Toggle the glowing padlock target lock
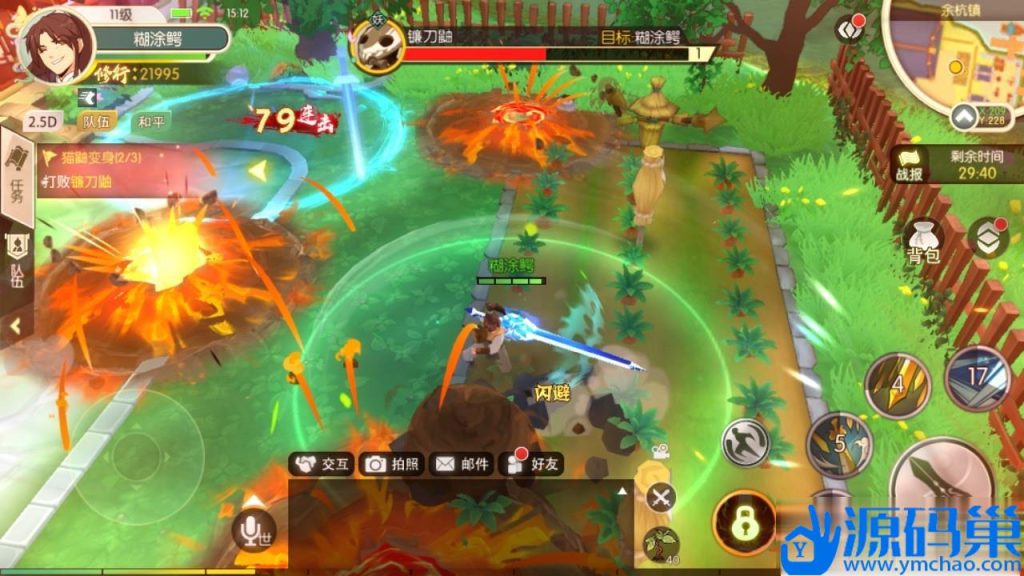1024x576 pixels. click(x=744, y=522)
